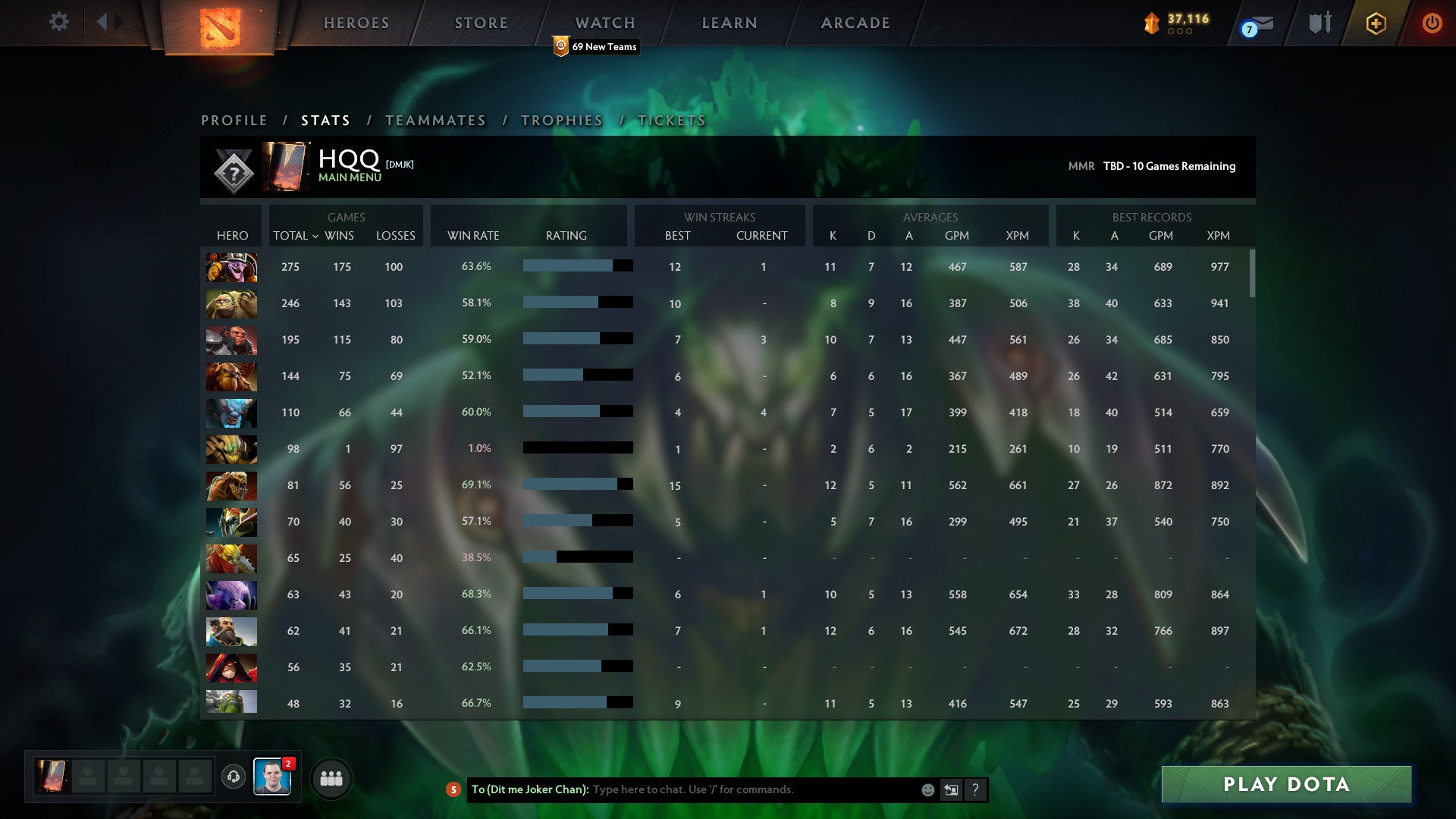Open the ARCADE menu

[x=854, y=22]
